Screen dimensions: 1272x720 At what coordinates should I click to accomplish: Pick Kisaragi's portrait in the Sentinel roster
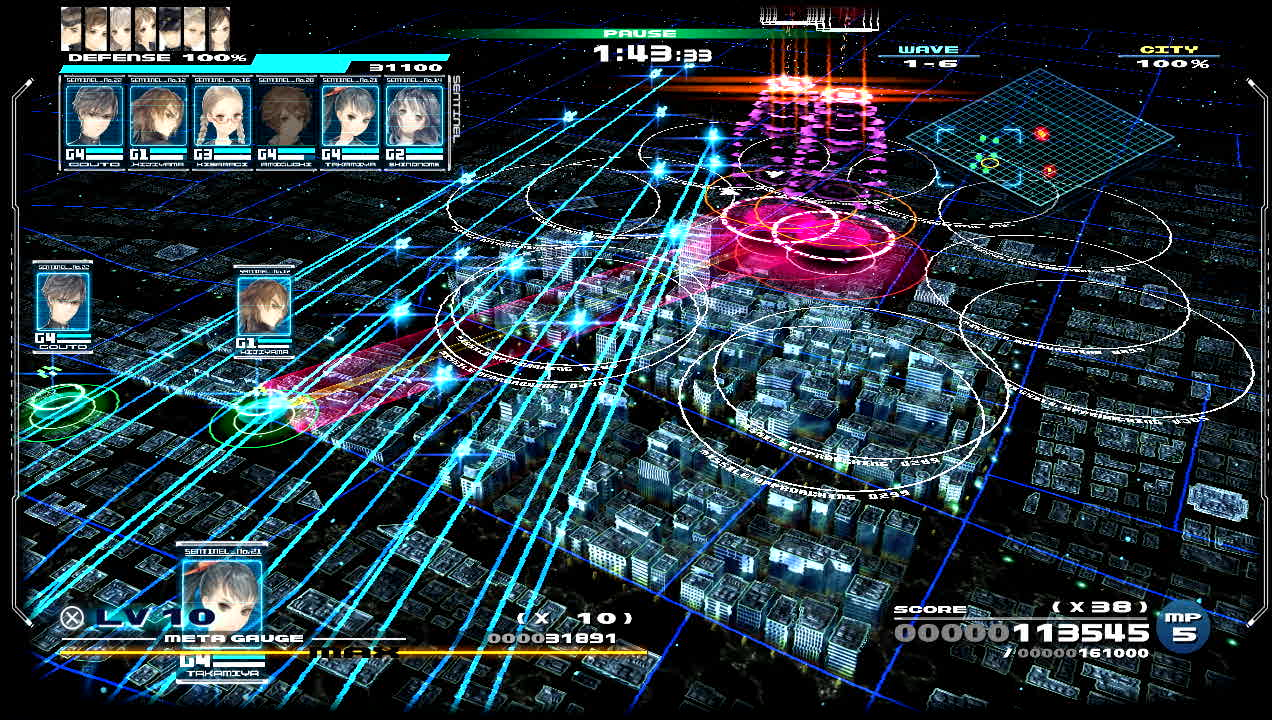click(x=222, y=116)
